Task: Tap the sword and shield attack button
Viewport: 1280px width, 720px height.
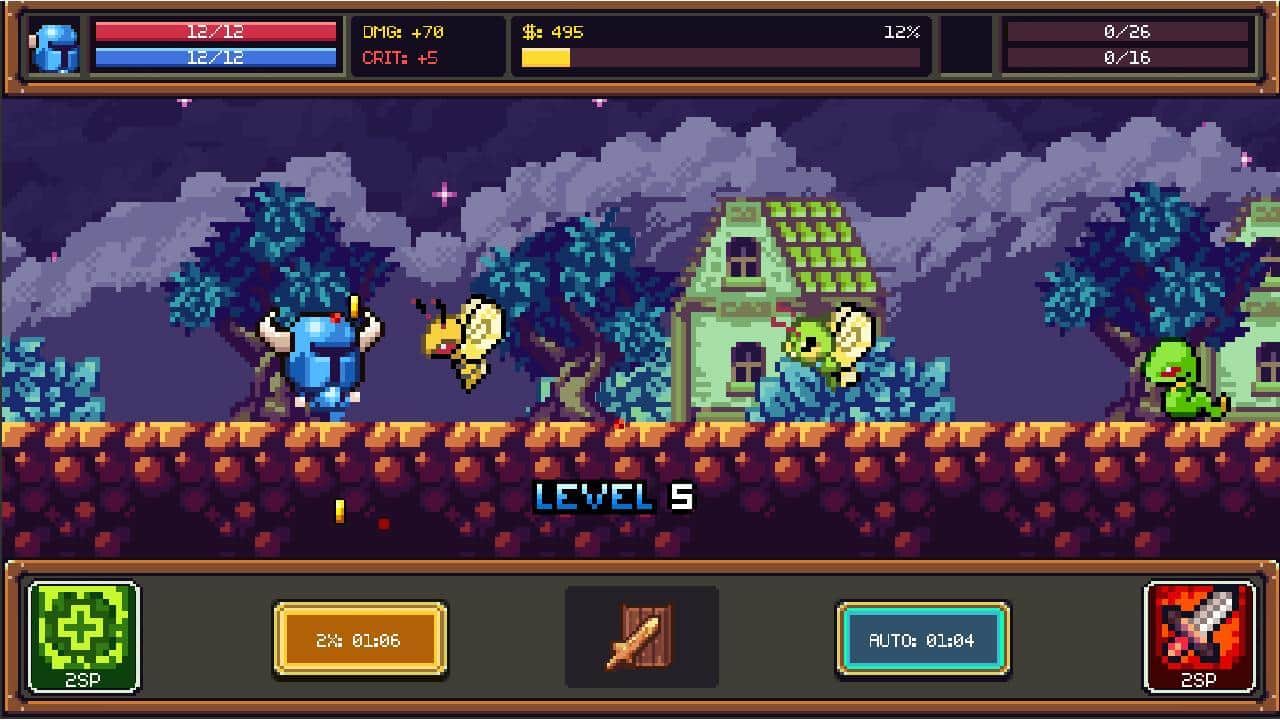Action: (641, 636)
